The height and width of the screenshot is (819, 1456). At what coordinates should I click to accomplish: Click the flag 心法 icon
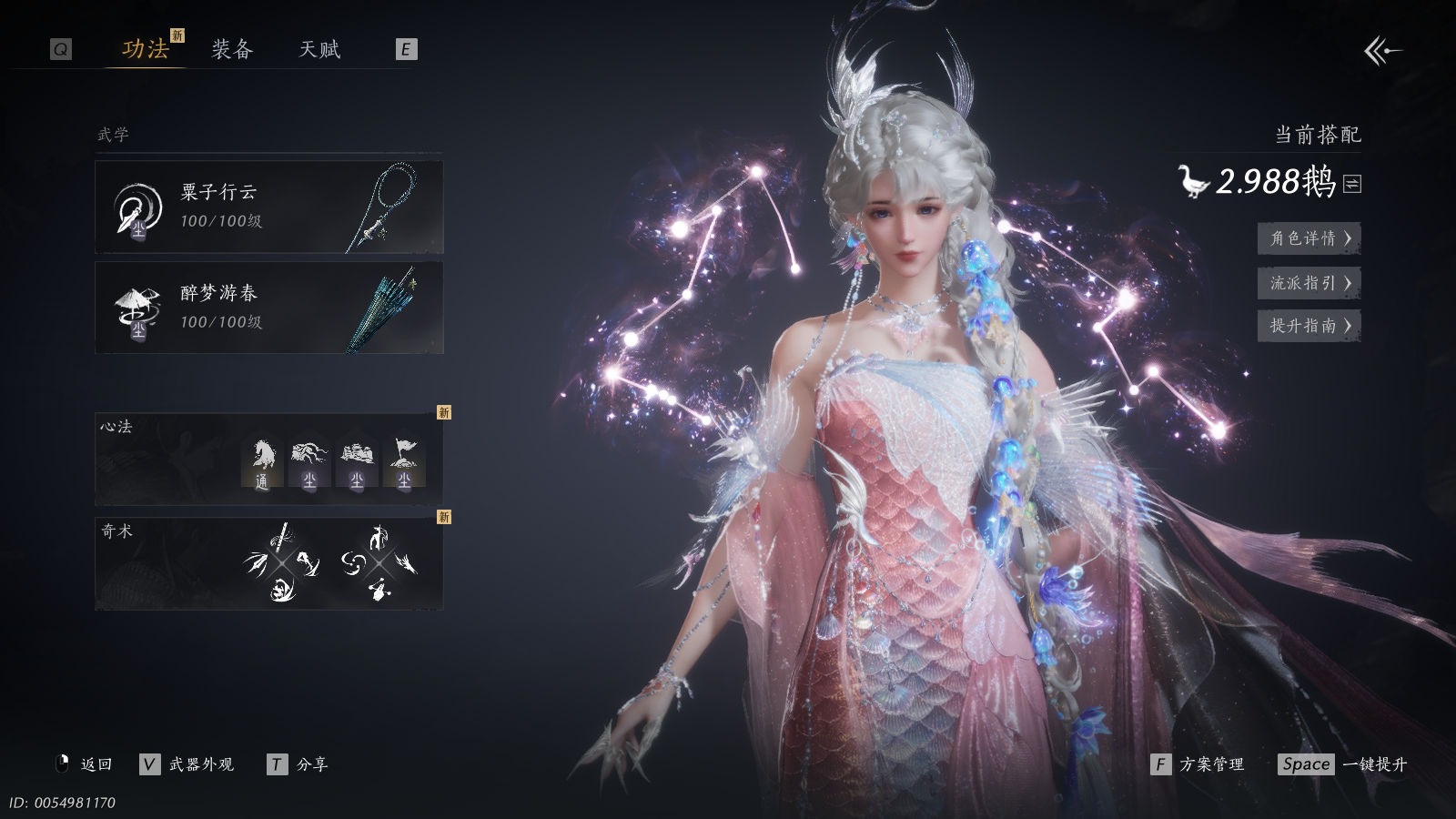click(404, 461)
